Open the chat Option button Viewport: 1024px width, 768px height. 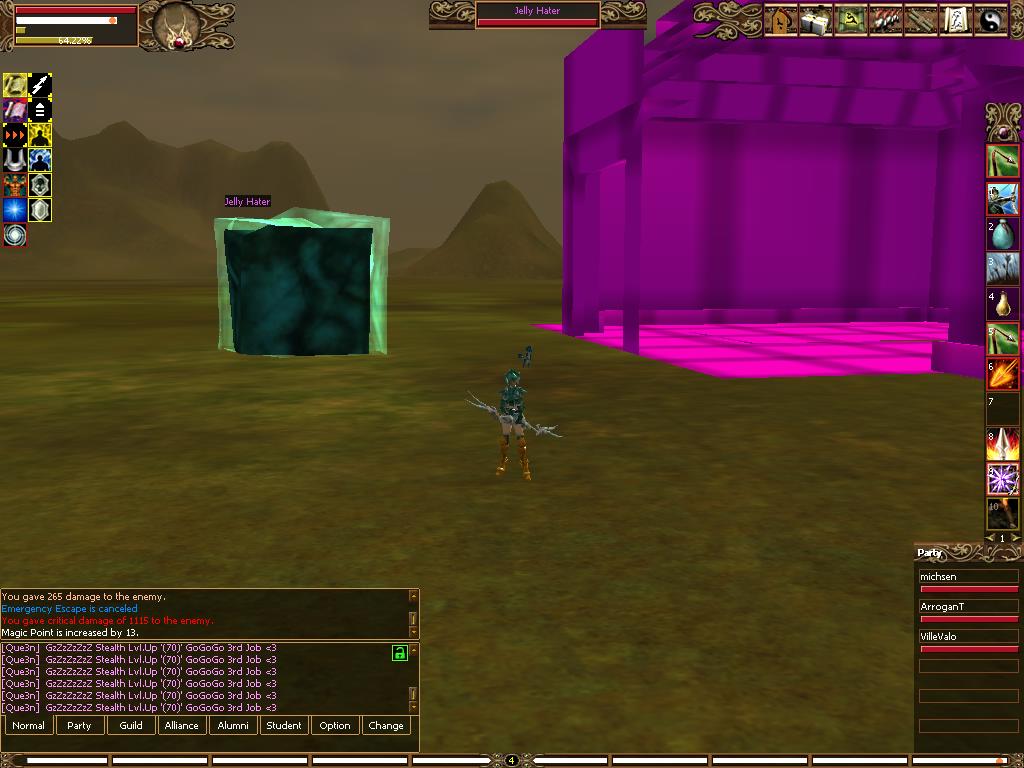tap(335, 726)
